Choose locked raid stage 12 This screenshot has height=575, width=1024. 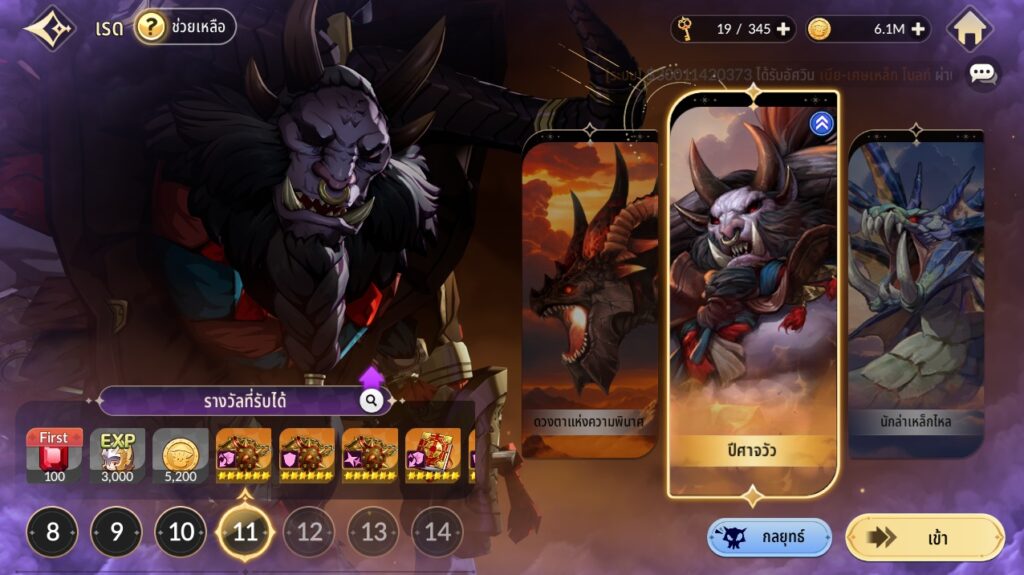pyautogui.click(x=309, y=532)
